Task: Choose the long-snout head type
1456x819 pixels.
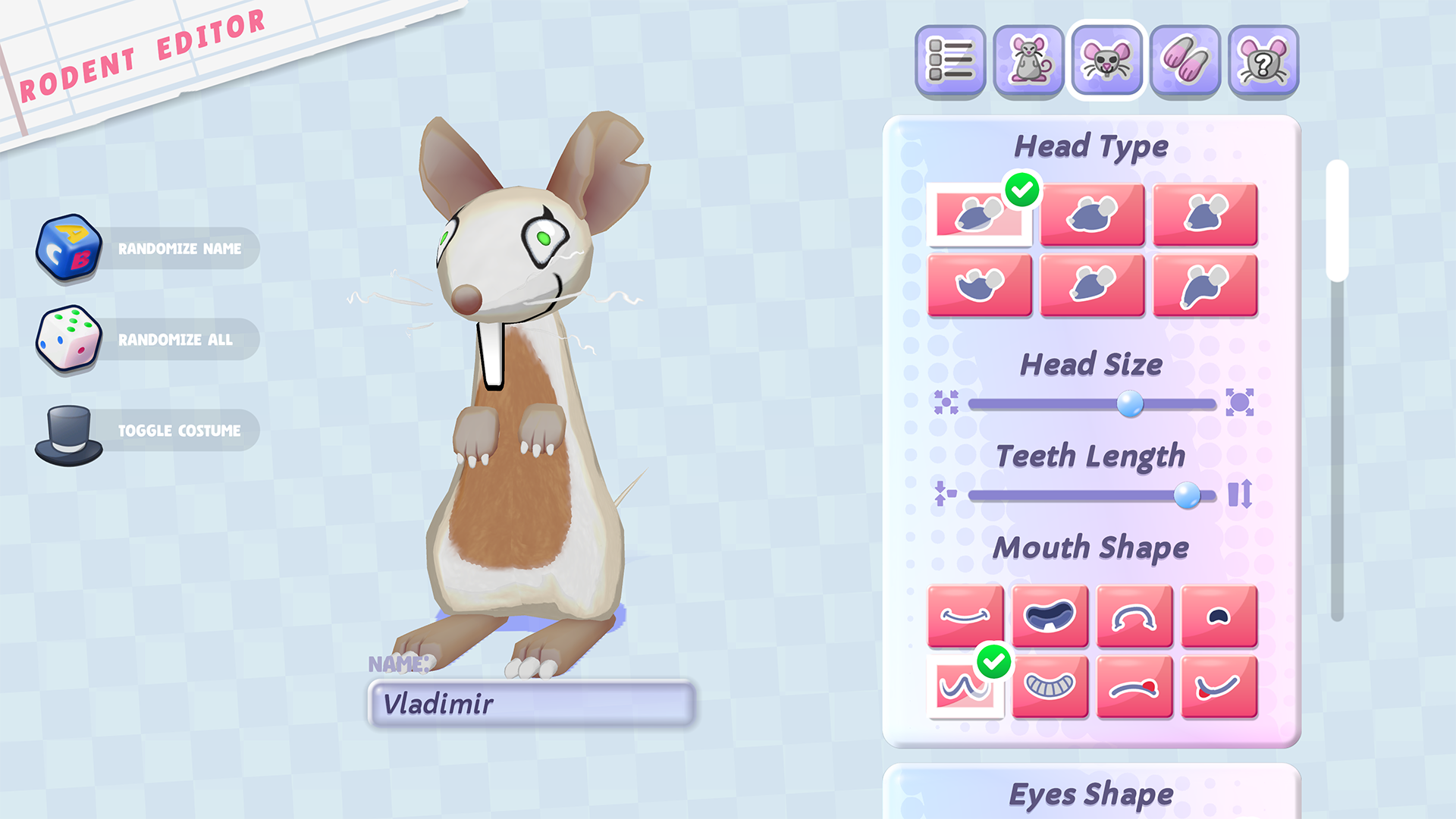Action: click(1205, 285)
